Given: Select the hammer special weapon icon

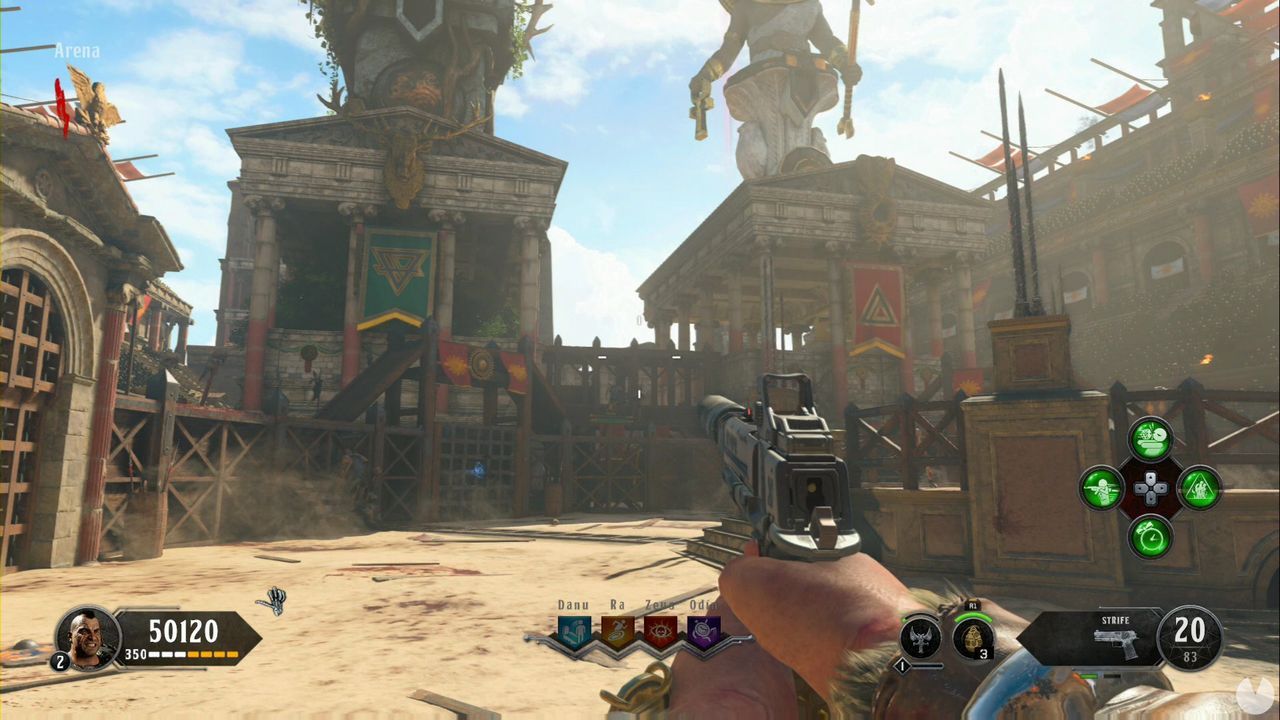Looking at the screenshot, I should [x=921, y=634].
